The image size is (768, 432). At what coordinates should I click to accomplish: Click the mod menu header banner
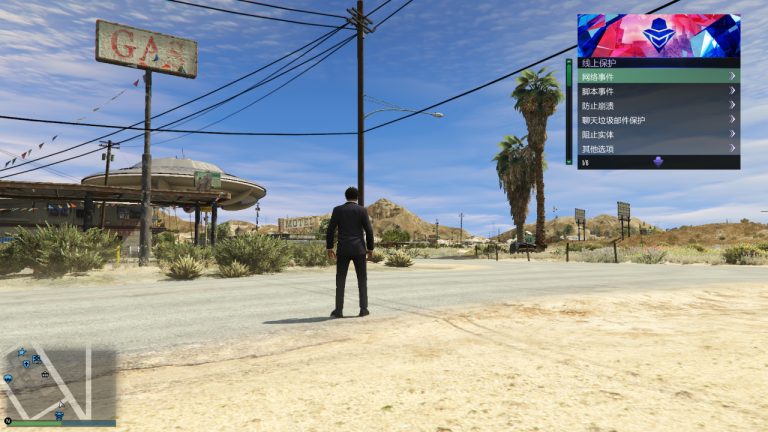[658, 35]
